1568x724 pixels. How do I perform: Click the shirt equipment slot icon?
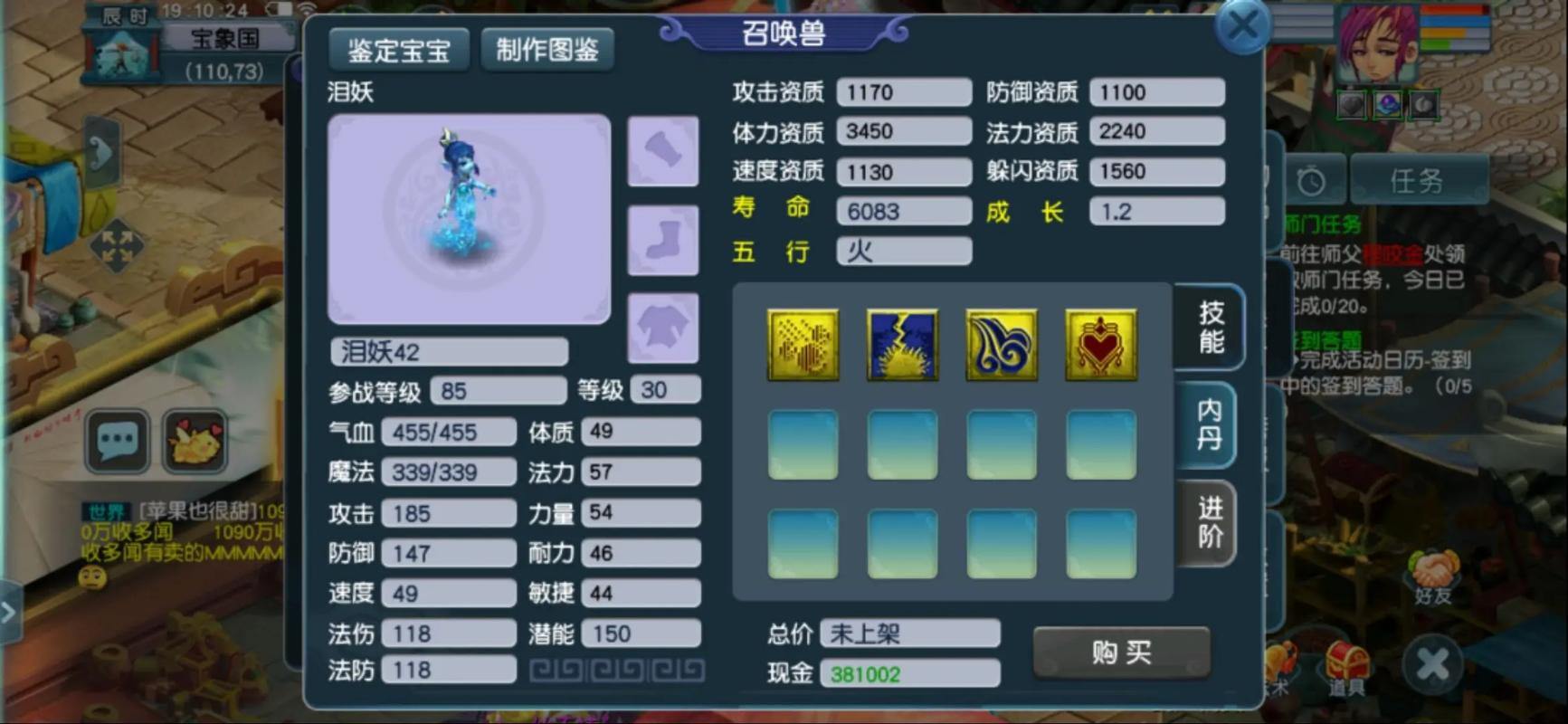663,327
